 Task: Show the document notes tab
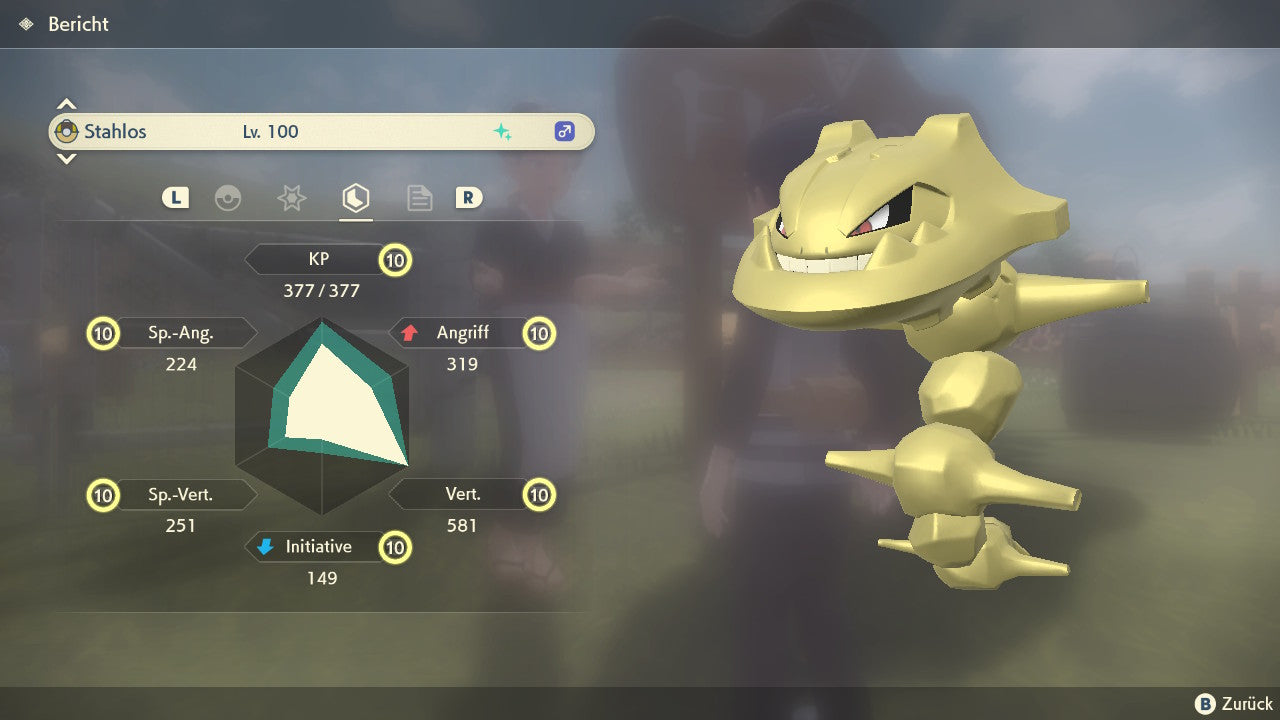click(419, 198)
